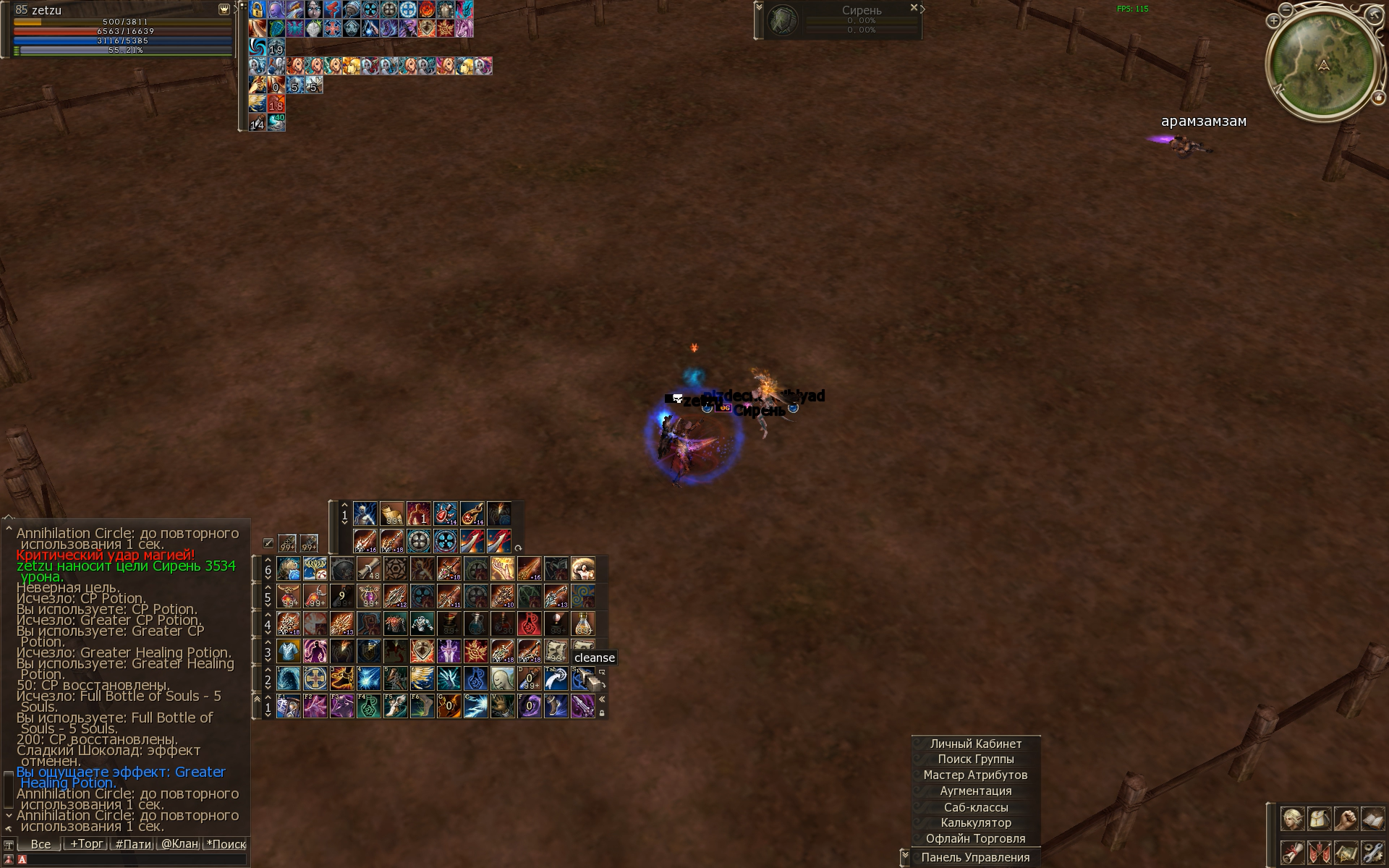Open the Калькулятор menu entry
1389x868 pixels.
click(x=975, y=823)
